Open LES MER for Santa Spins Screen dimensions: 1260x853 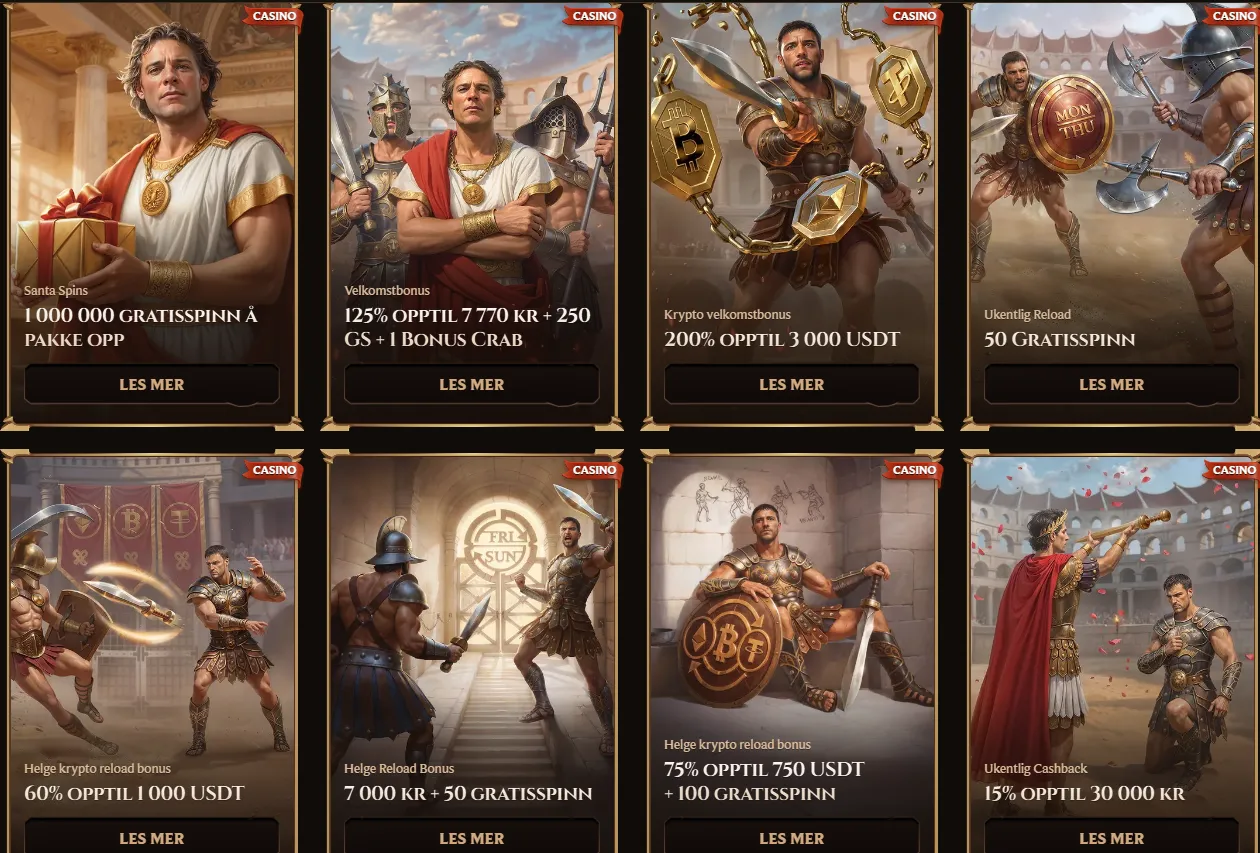coord(152,384)
